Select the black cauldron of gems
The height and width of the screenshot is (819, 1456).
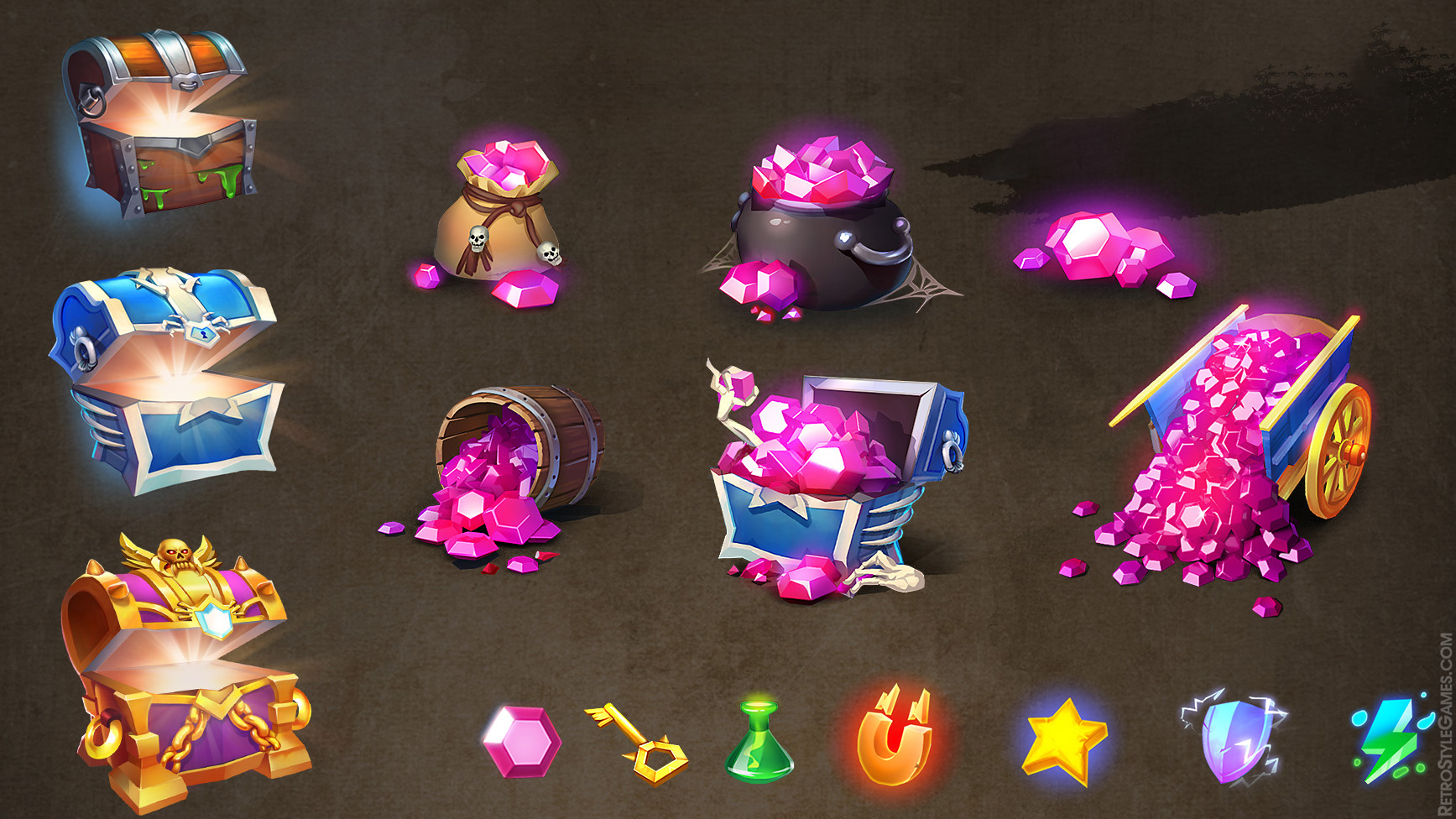coord(822,227)
